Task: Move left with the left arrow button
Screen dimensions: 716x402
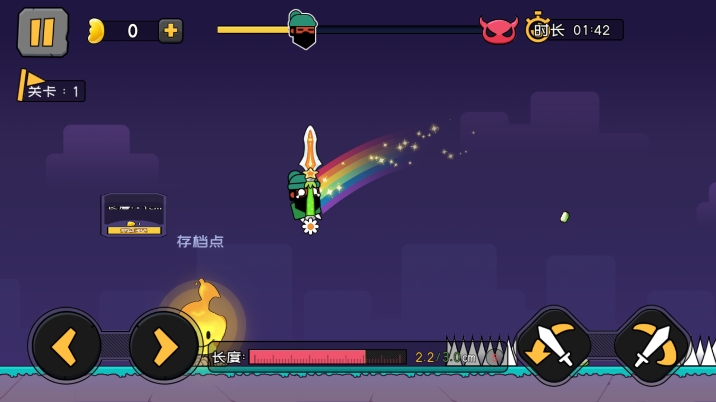Action: coord(66,346)
